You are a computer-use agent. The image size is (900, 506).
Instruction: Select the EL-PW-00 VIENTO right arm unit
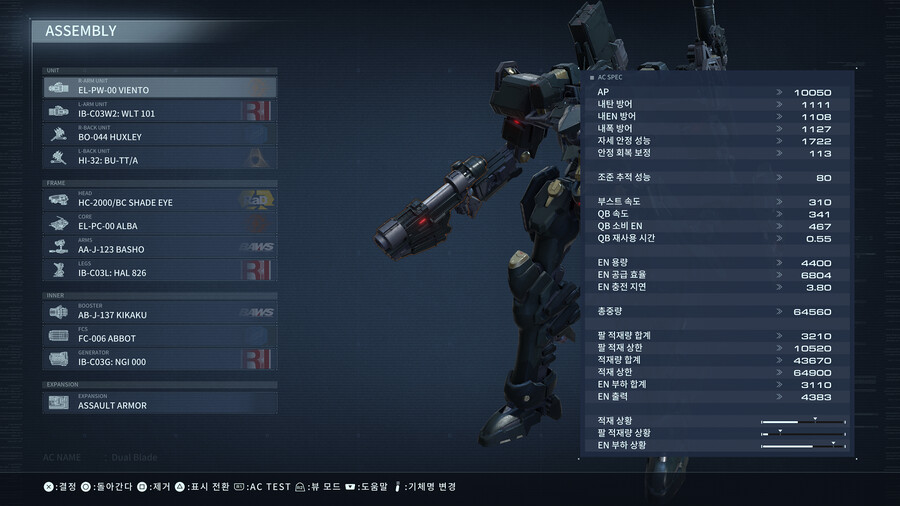click(160, 87)
